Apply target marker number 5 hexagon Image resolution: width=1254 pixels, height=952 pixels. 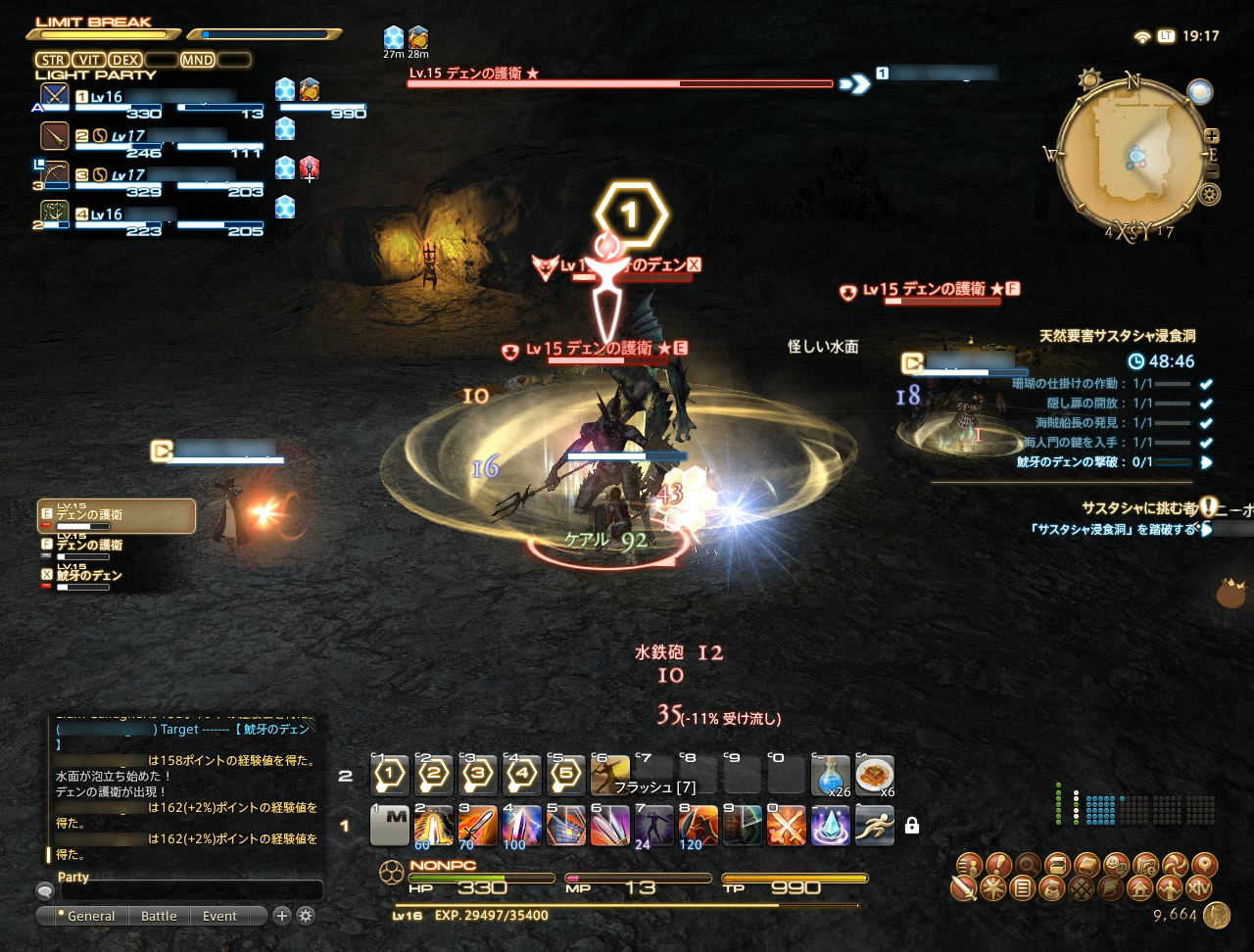pyautogui.click(x=565, y=775)
